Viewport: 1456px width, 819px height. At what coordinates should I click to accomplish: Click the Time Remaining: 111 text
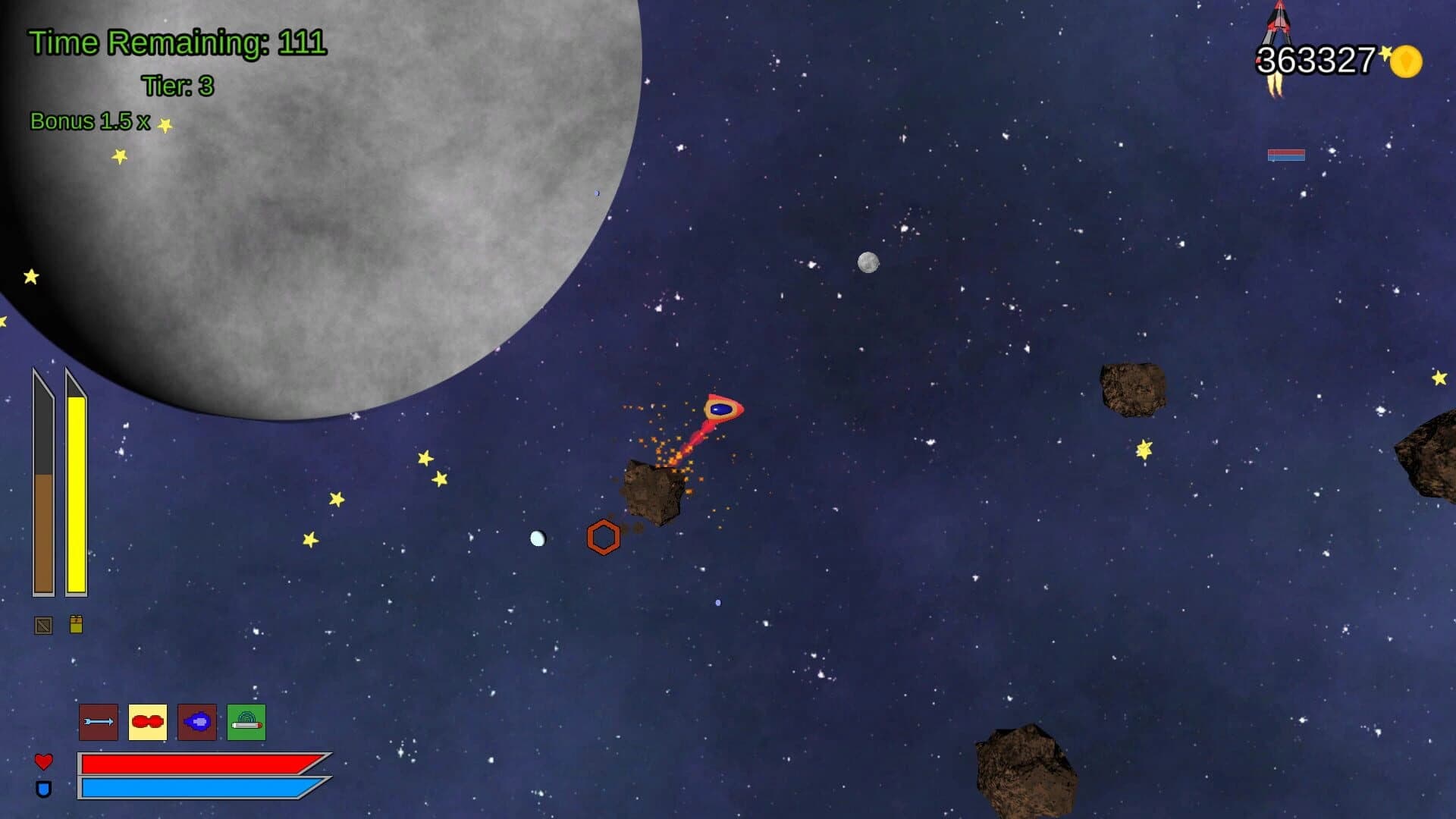pos(175,42)
